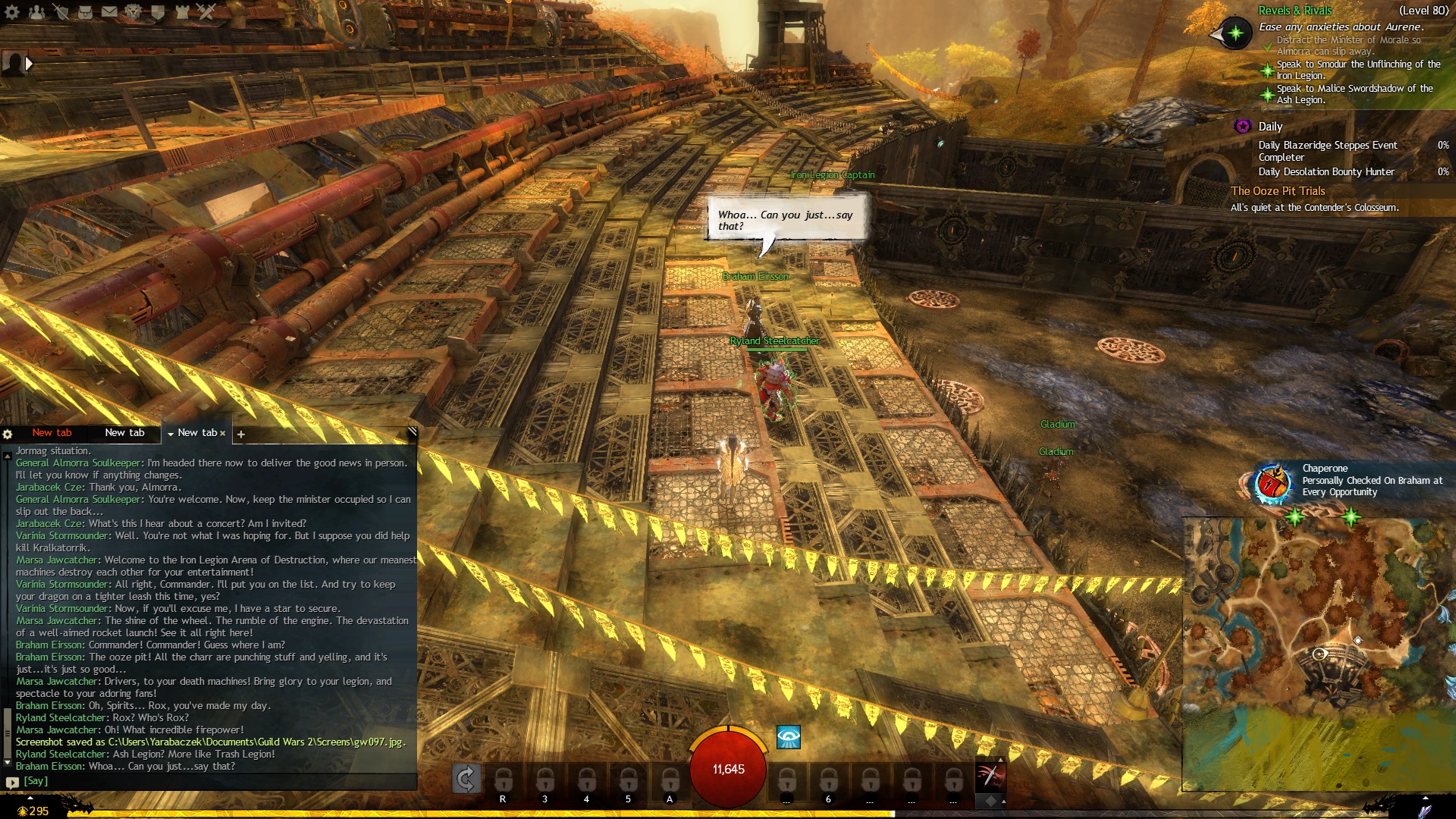Image resolution: width=1456 pixels, height=819 pixels.
Task: Open the game menu gear icon
Action: click(x=12, y=11)
